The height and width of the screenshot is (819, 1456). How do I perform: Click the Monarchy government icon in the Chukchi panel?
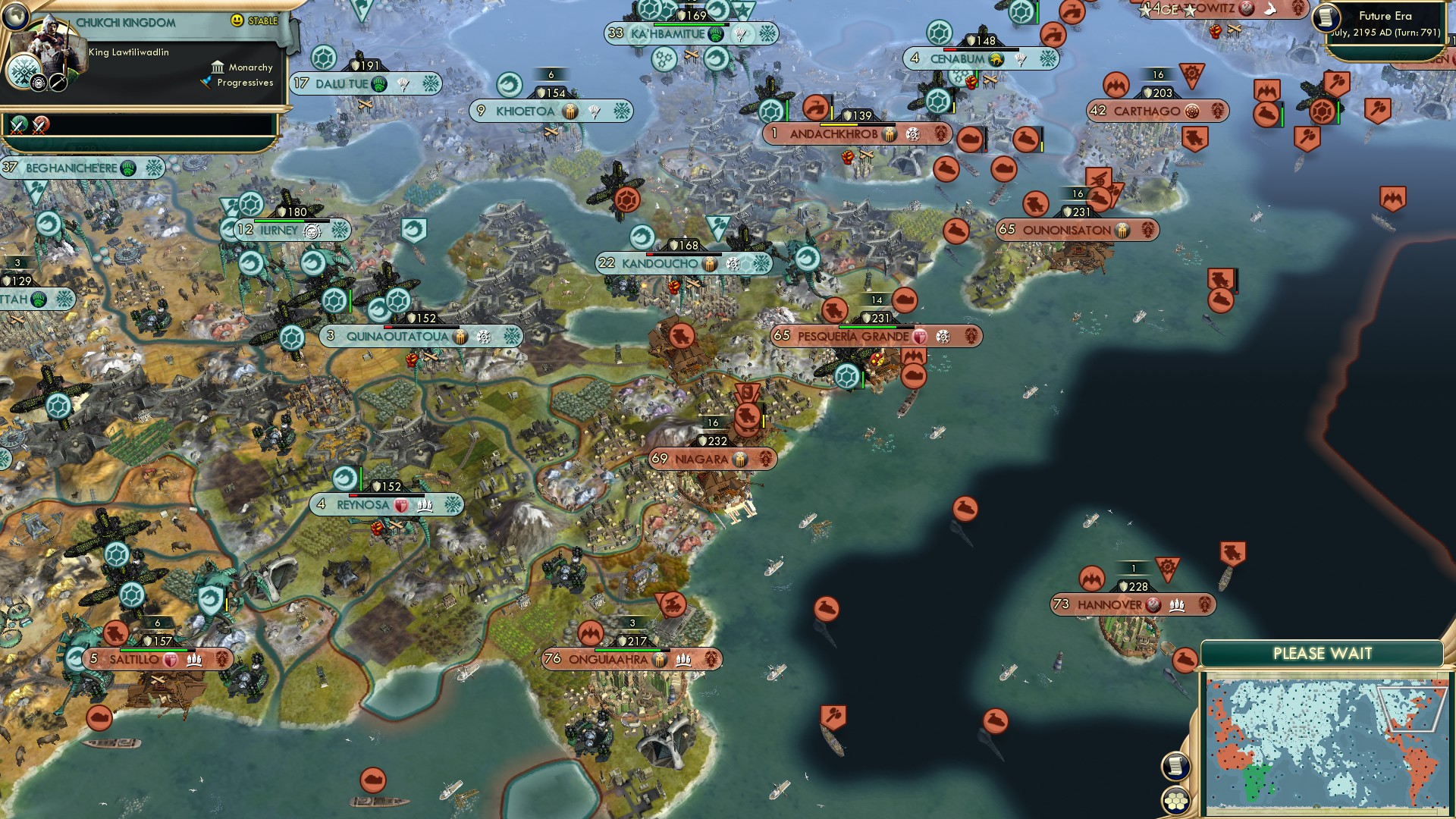(218, 67)
